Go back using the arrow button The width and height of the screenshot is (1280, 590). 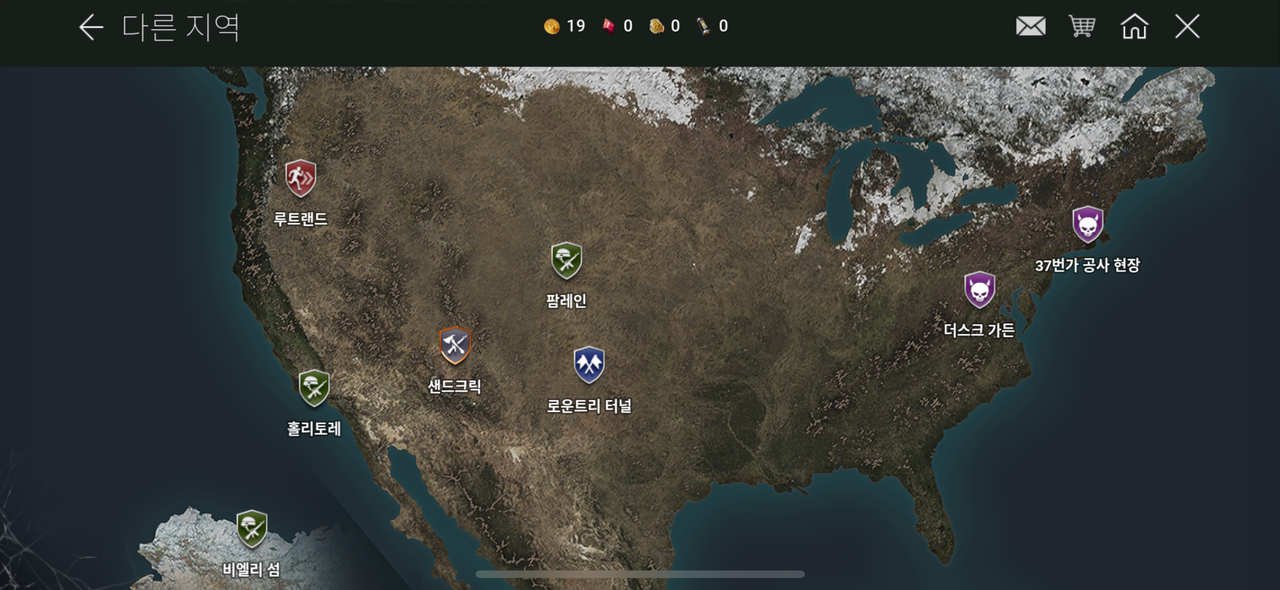(x=91, y=27)
